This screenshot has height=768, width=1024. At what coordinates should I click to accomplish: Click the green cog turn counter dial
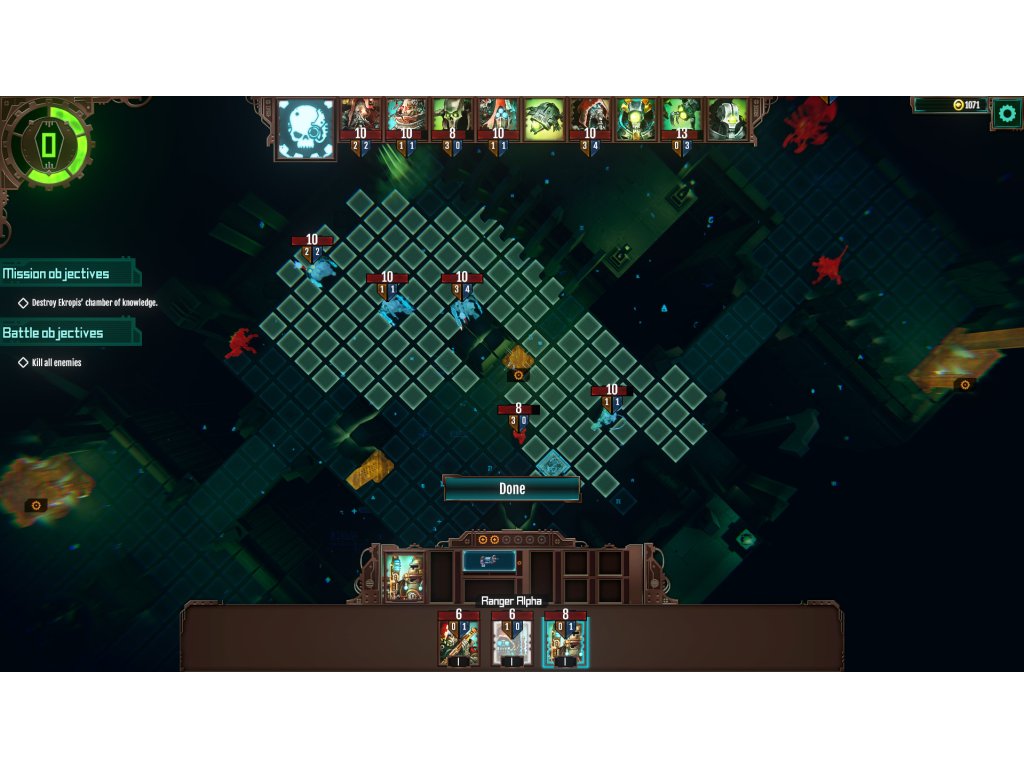pyautogui.click(x=47, y=144)
